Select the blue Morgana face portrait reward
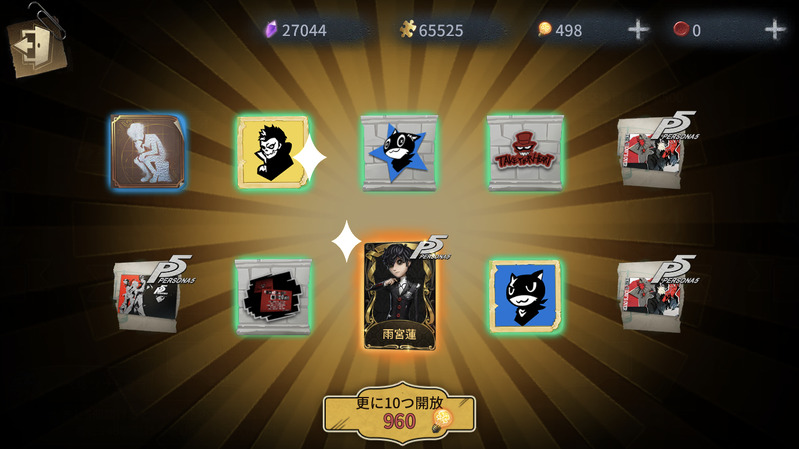This screenshot has height=449, width=799. pos(525,295)
